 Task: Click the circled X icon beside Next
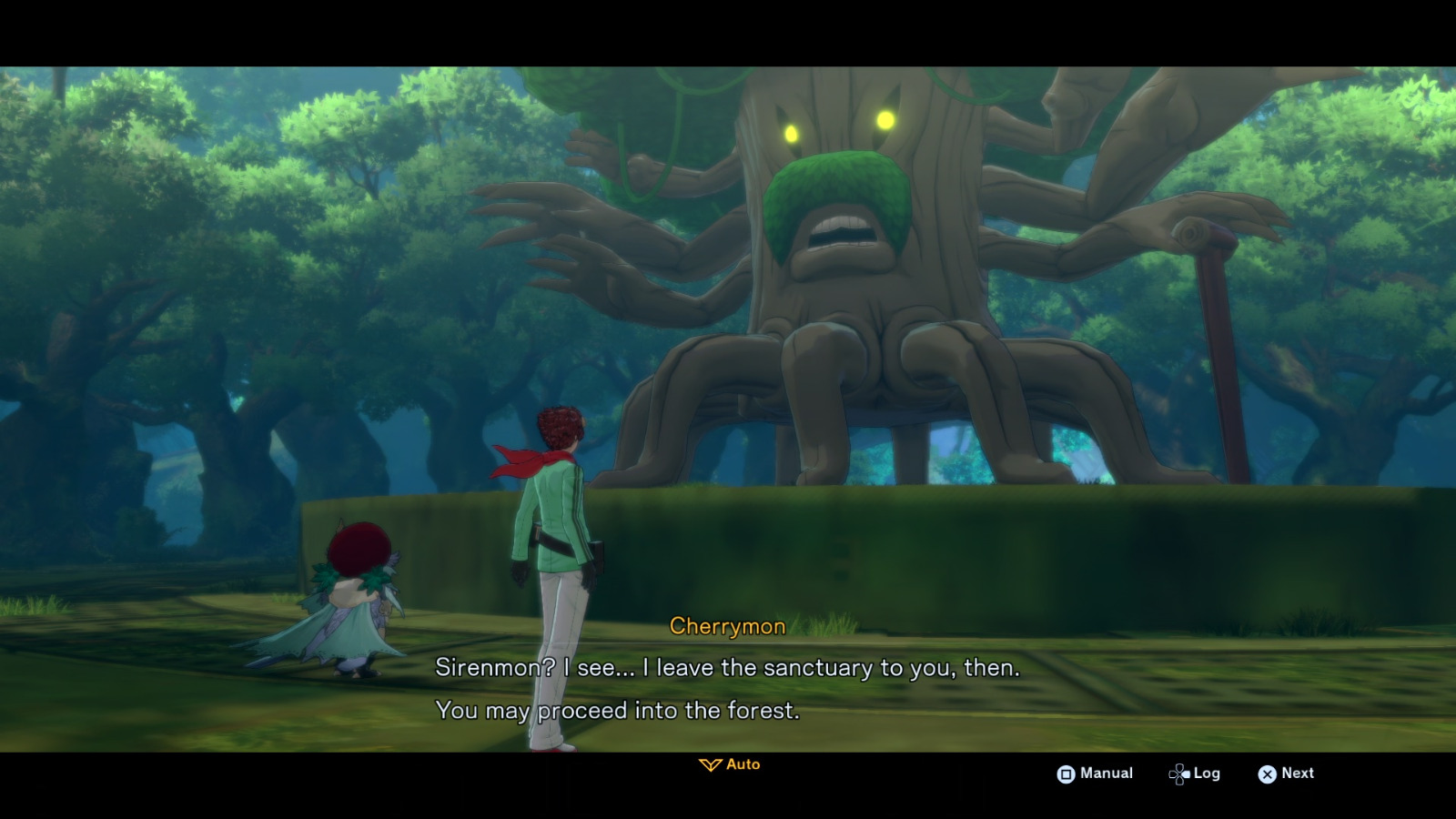point(1267,773)
